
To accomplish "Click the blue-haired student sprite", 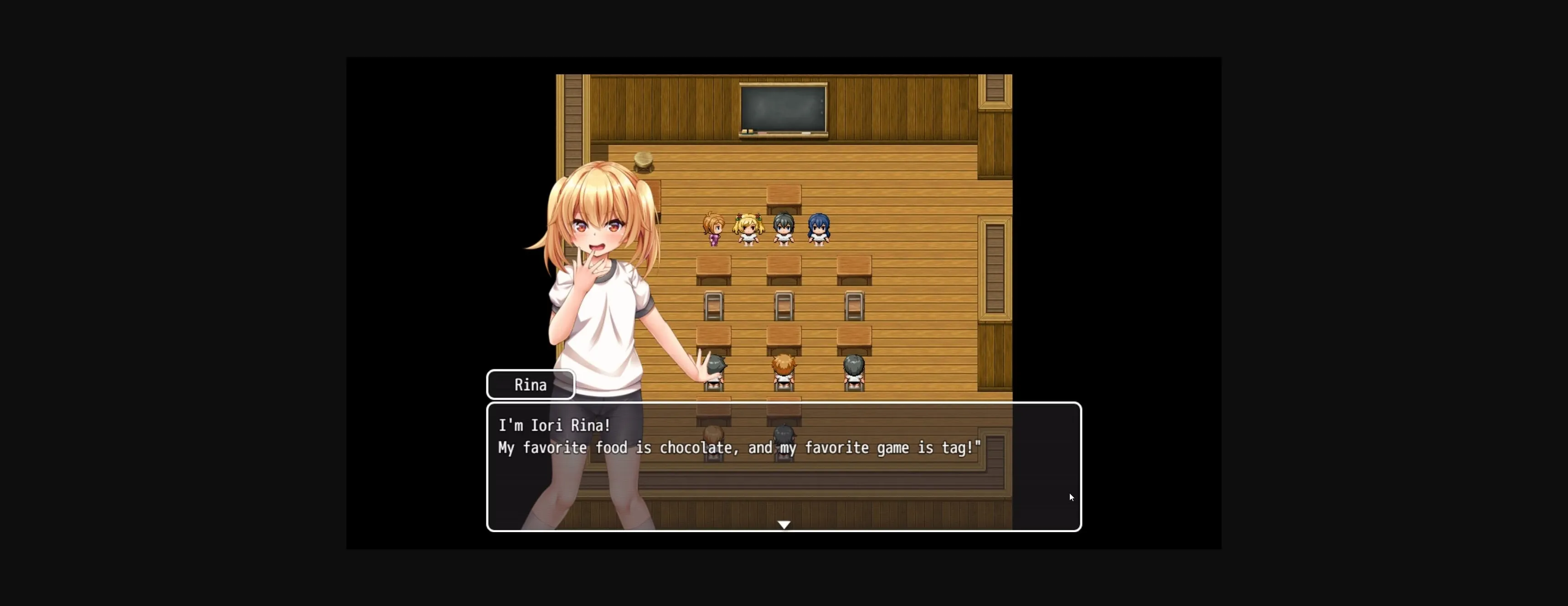I will click(819, 228).
